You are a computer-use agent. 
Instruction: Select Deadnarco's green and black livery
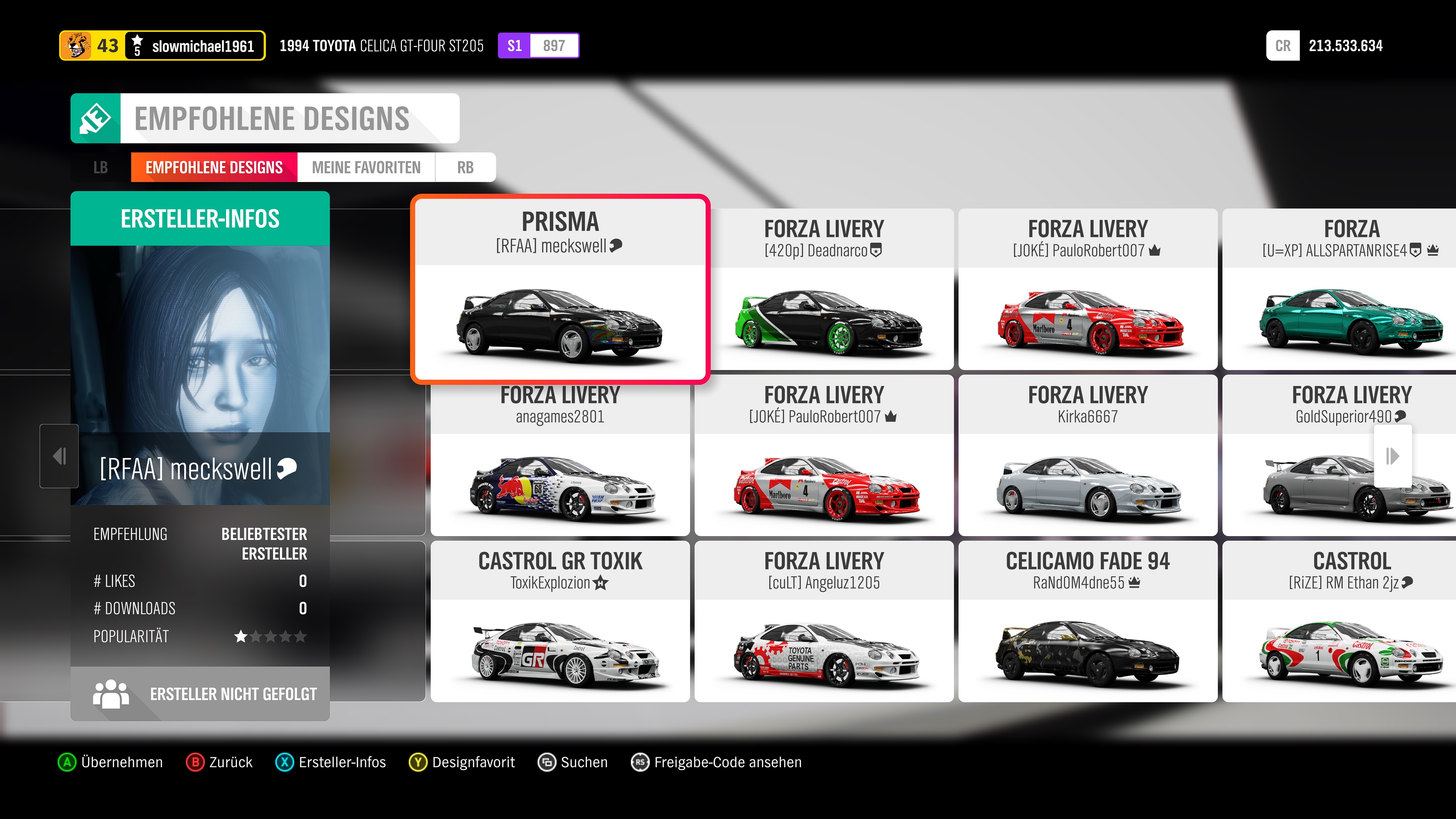click(x=824, y=289)
